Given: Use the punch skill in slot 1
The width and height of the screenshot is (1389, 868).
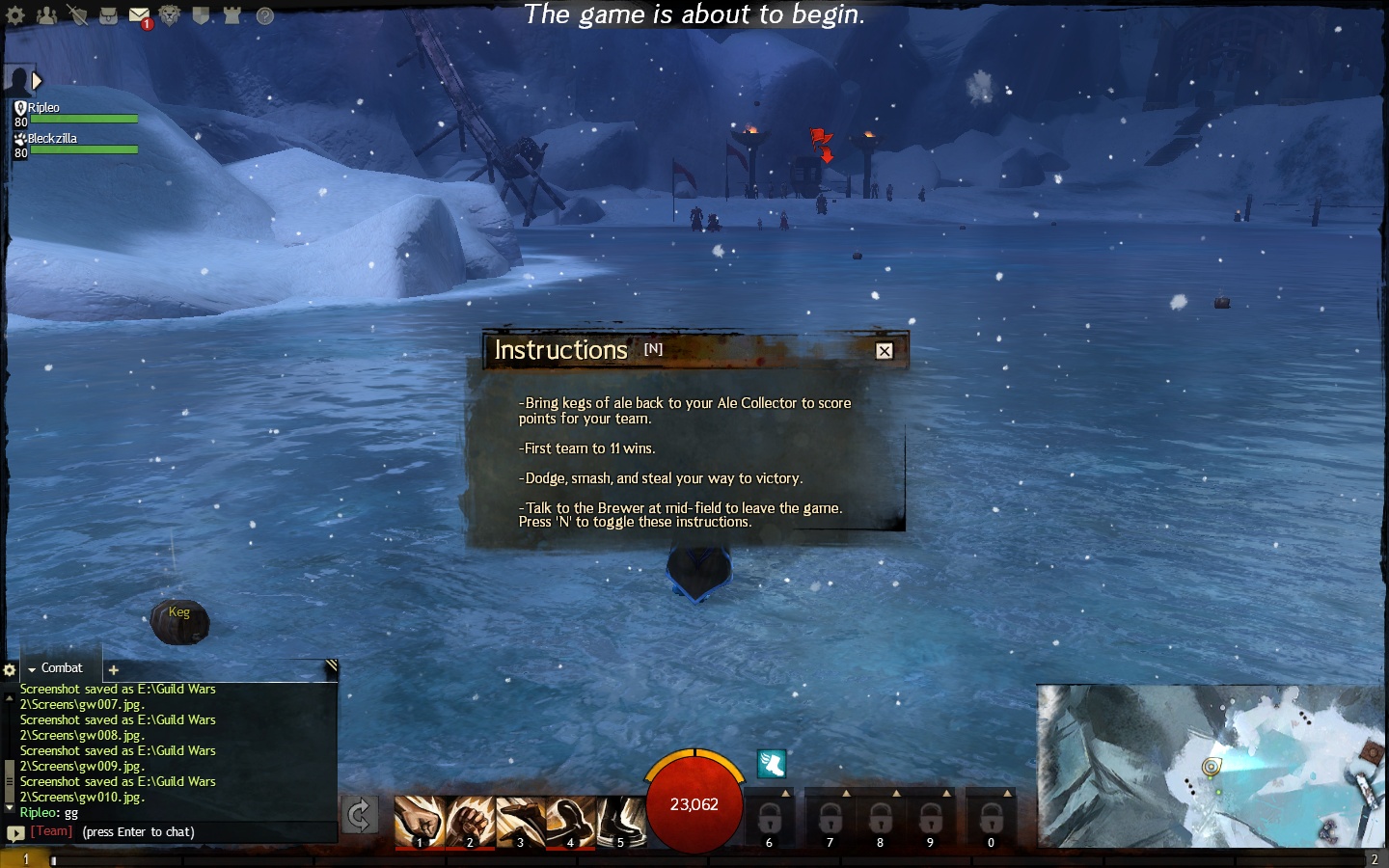Looking at the screenshot, I should (x=420, y=821).
